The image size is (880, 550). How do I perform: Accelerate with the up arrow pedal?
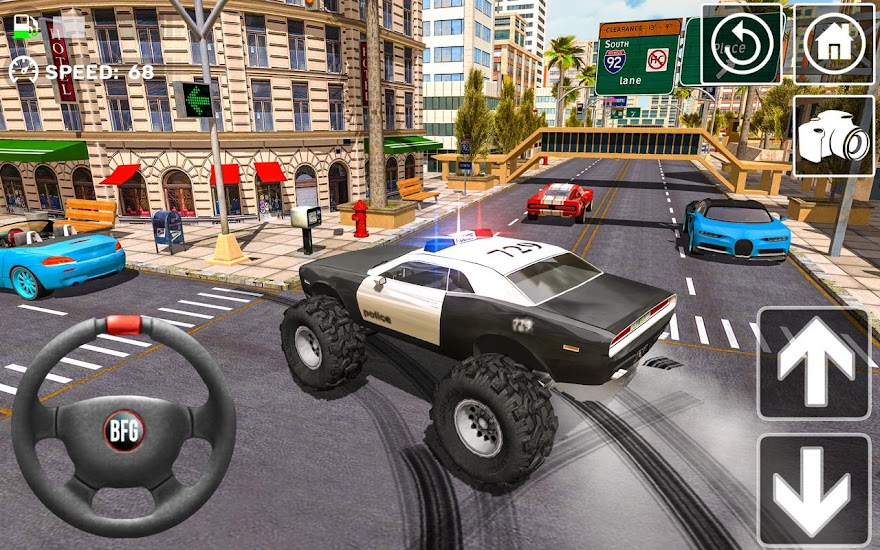pos(814,363)
